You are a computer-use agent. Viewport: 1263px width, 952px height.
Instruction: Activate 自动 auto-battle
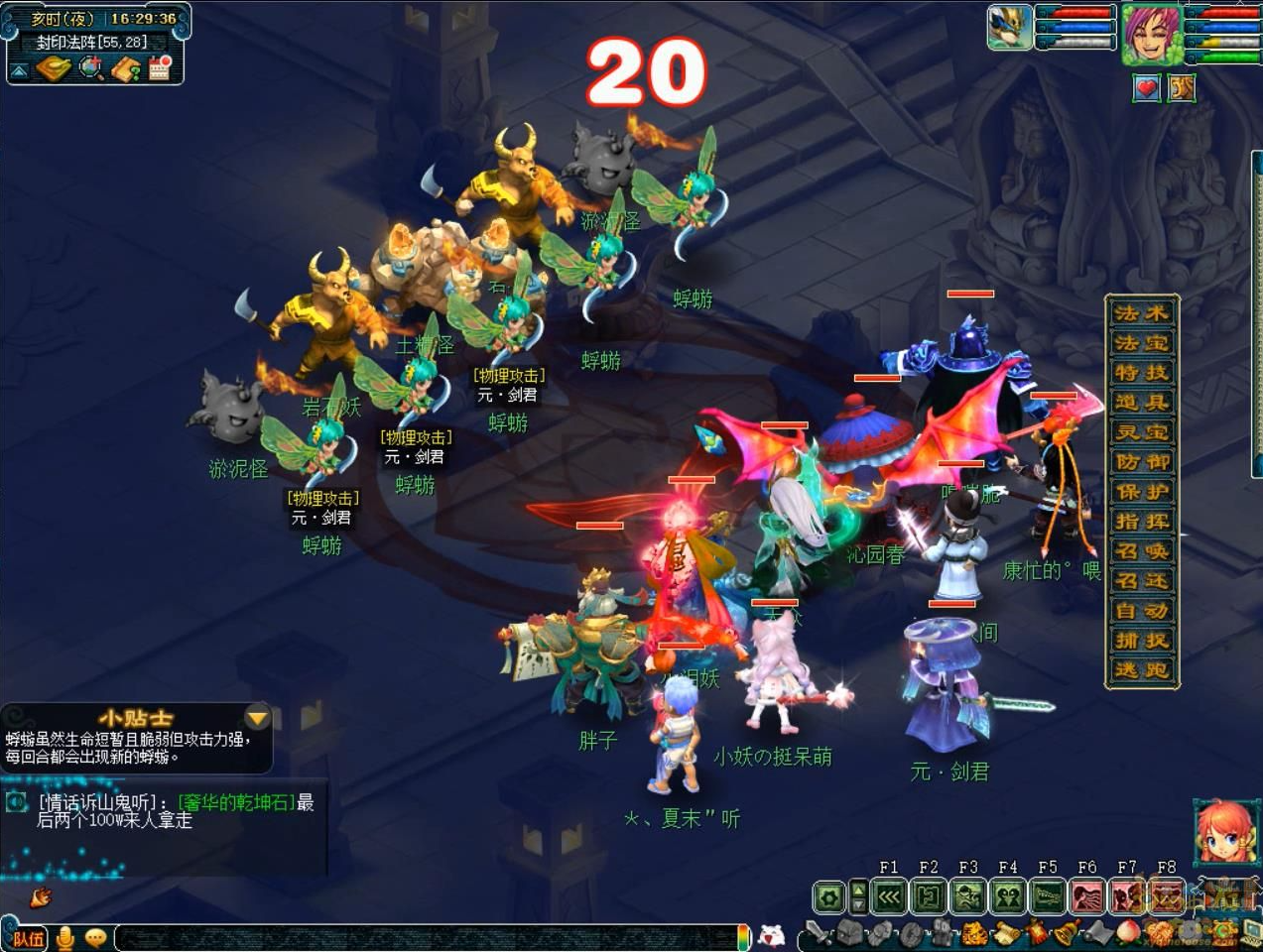1142,611
